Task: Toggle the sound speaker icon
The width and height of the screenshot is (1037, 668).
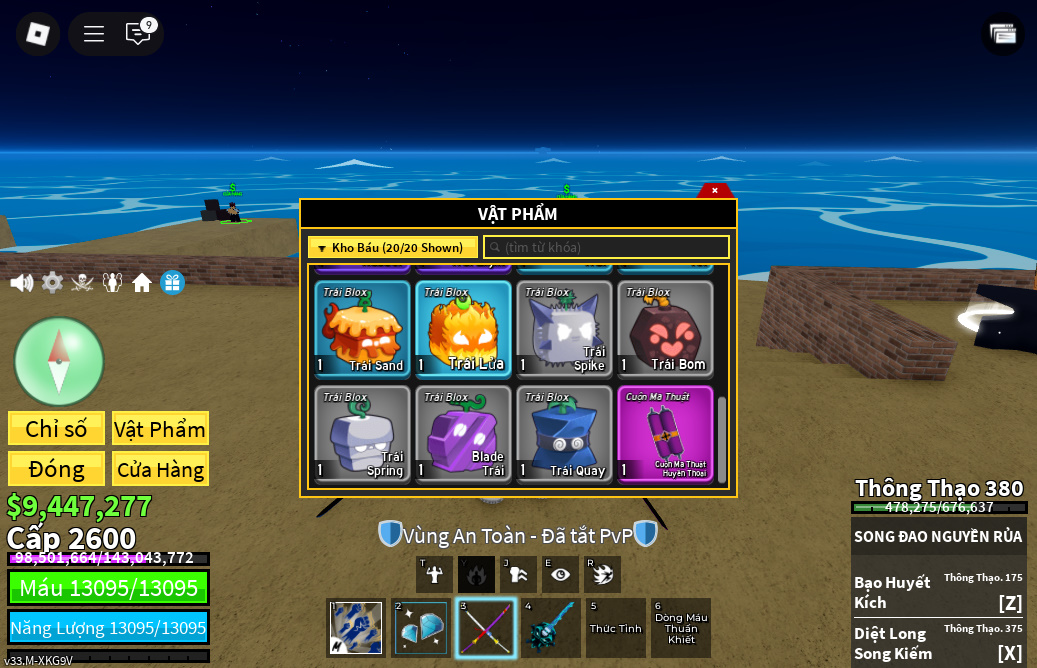Action: coord(22,283)
